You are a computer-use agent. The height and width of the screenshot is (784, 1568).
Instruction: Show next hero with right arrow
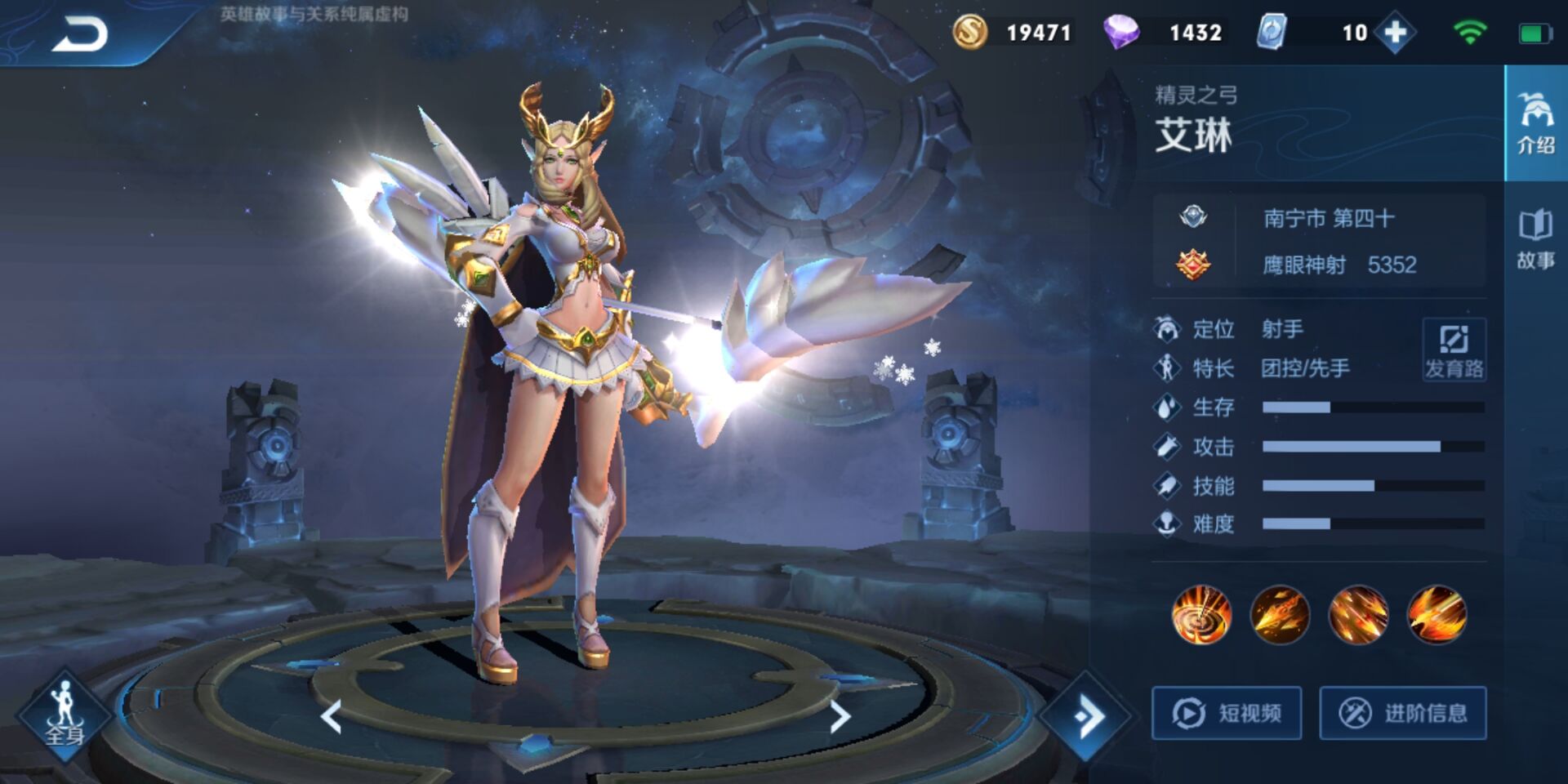click(x=840, y=717)
